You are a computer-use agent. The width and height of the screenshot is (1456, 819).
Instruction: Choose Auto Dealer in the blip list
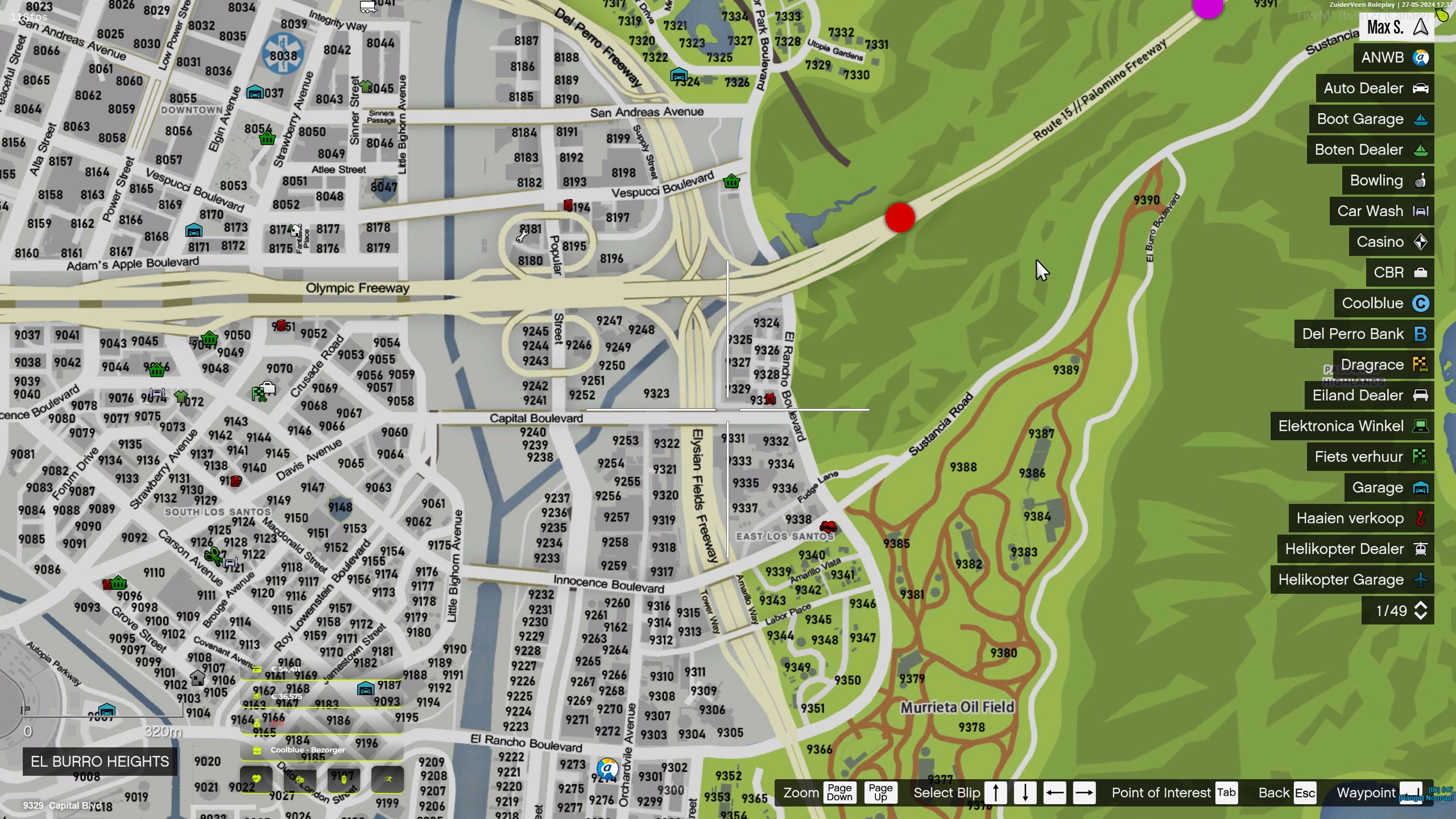pos(1375,88)
